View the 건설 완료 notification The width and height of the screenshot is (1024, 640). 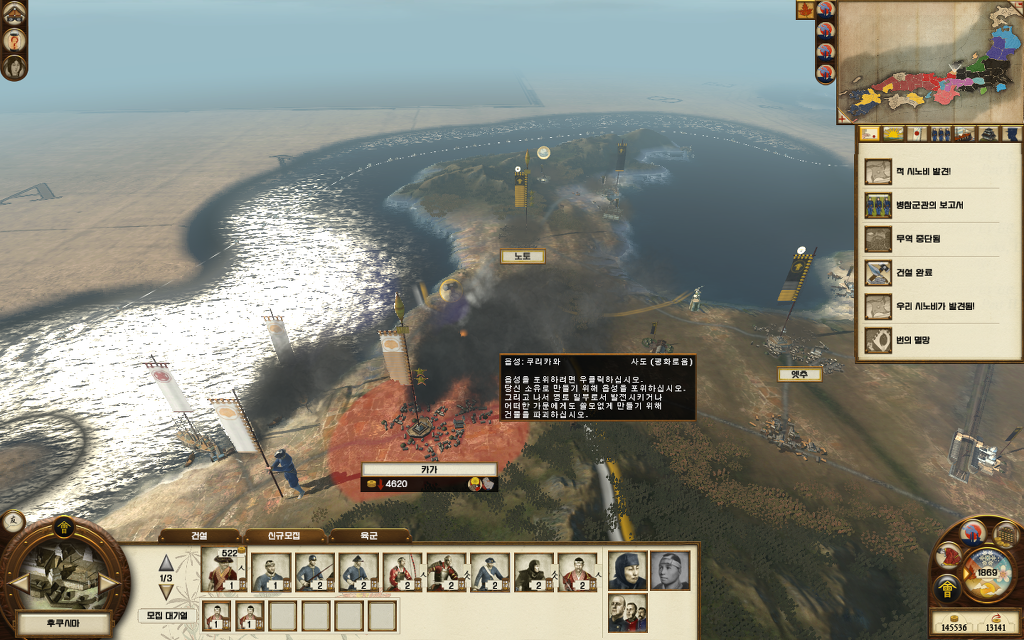click(x=939, y=272)
